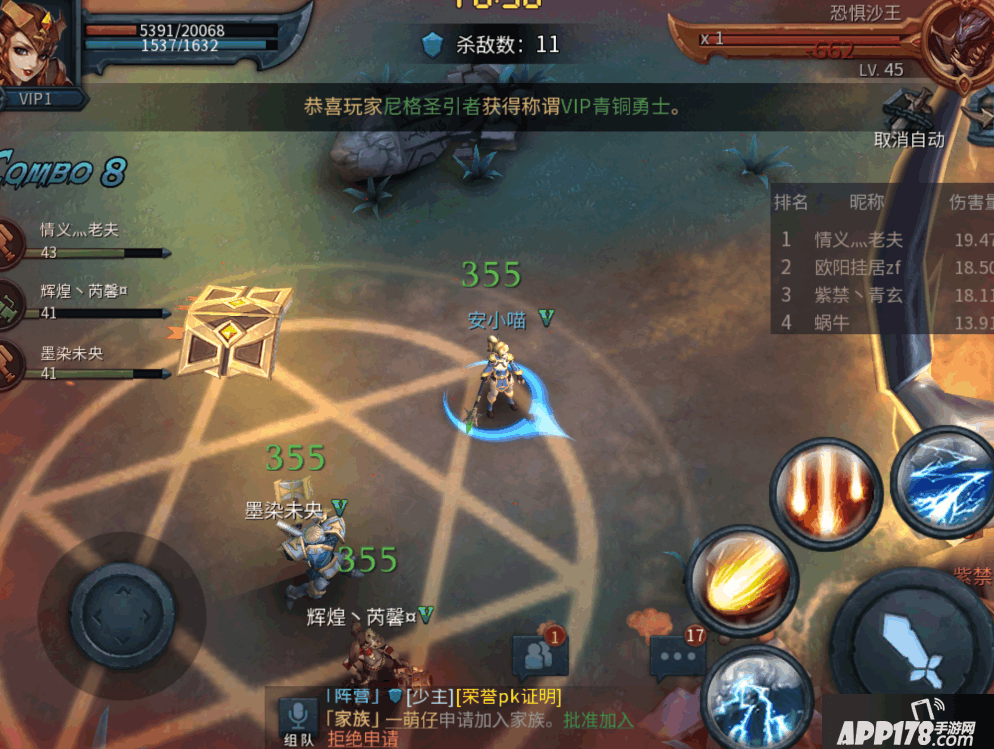994x749 pixels.
Task: Open the [荣誉pk证明] item link in chat
Action: pyautogui.click(x=508, y=696)
